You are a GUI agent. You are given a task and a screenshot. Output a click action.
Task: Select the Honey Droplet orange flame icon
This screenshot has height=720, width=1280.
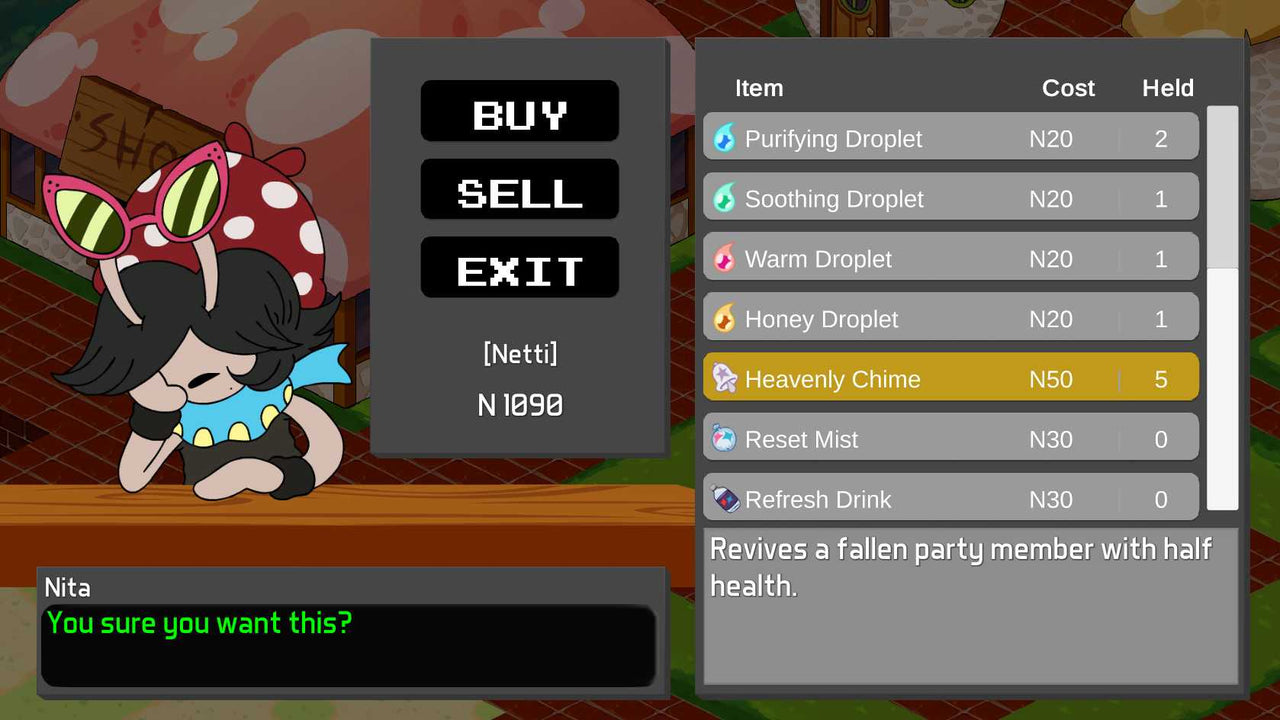(726, 318)
